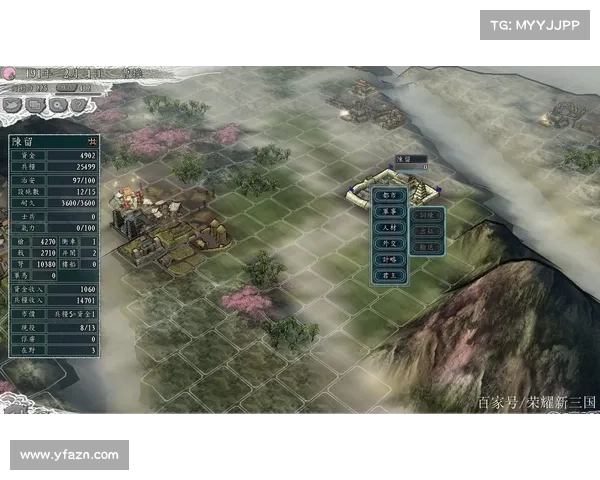Screen dimensions: 600x480
Task: Activate the magnifying glass search icon
Action: pos(57,103)
